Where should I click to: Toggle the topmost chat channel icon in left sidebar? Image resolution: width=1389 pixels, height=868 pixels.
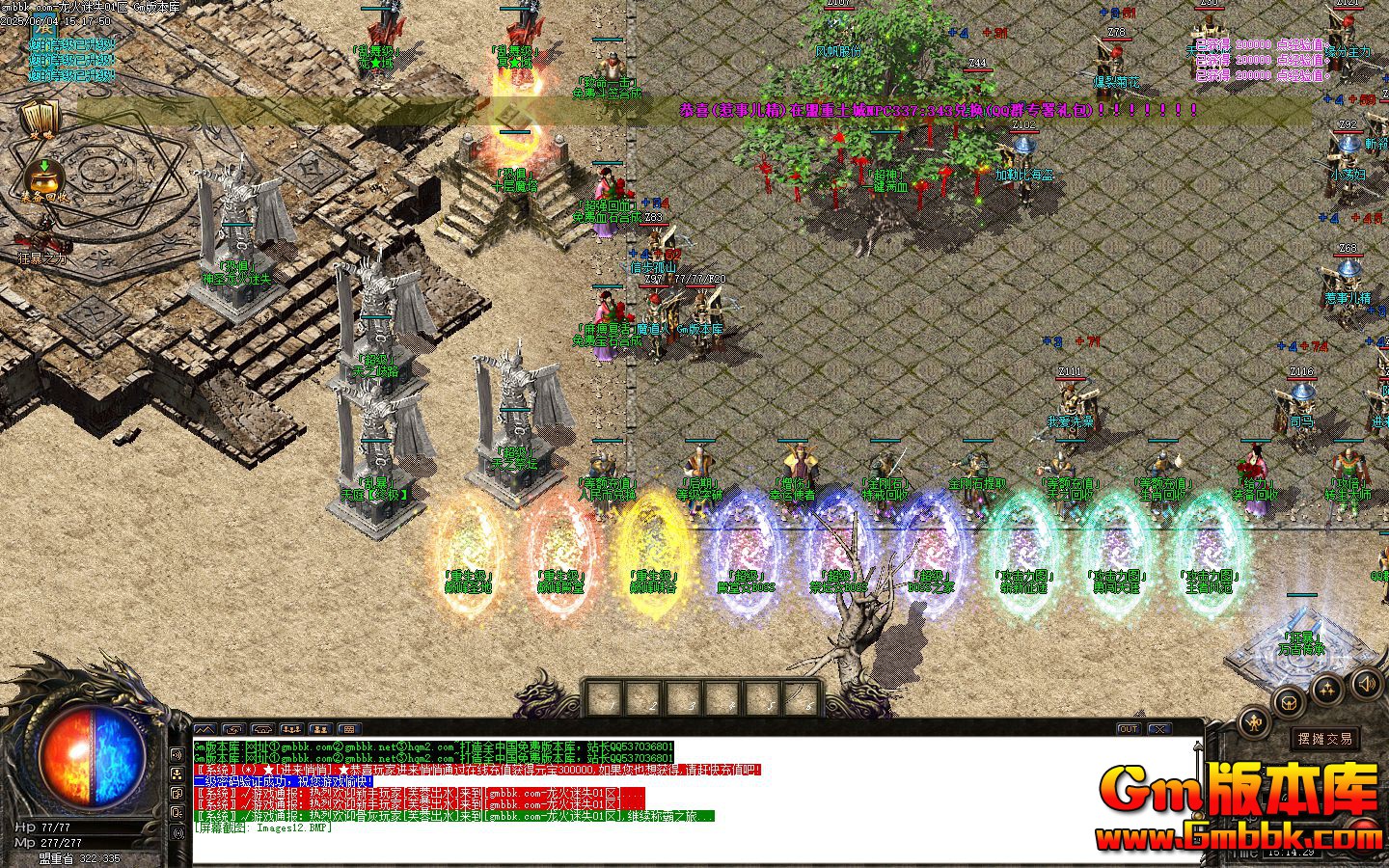click(x=177, y=754)
